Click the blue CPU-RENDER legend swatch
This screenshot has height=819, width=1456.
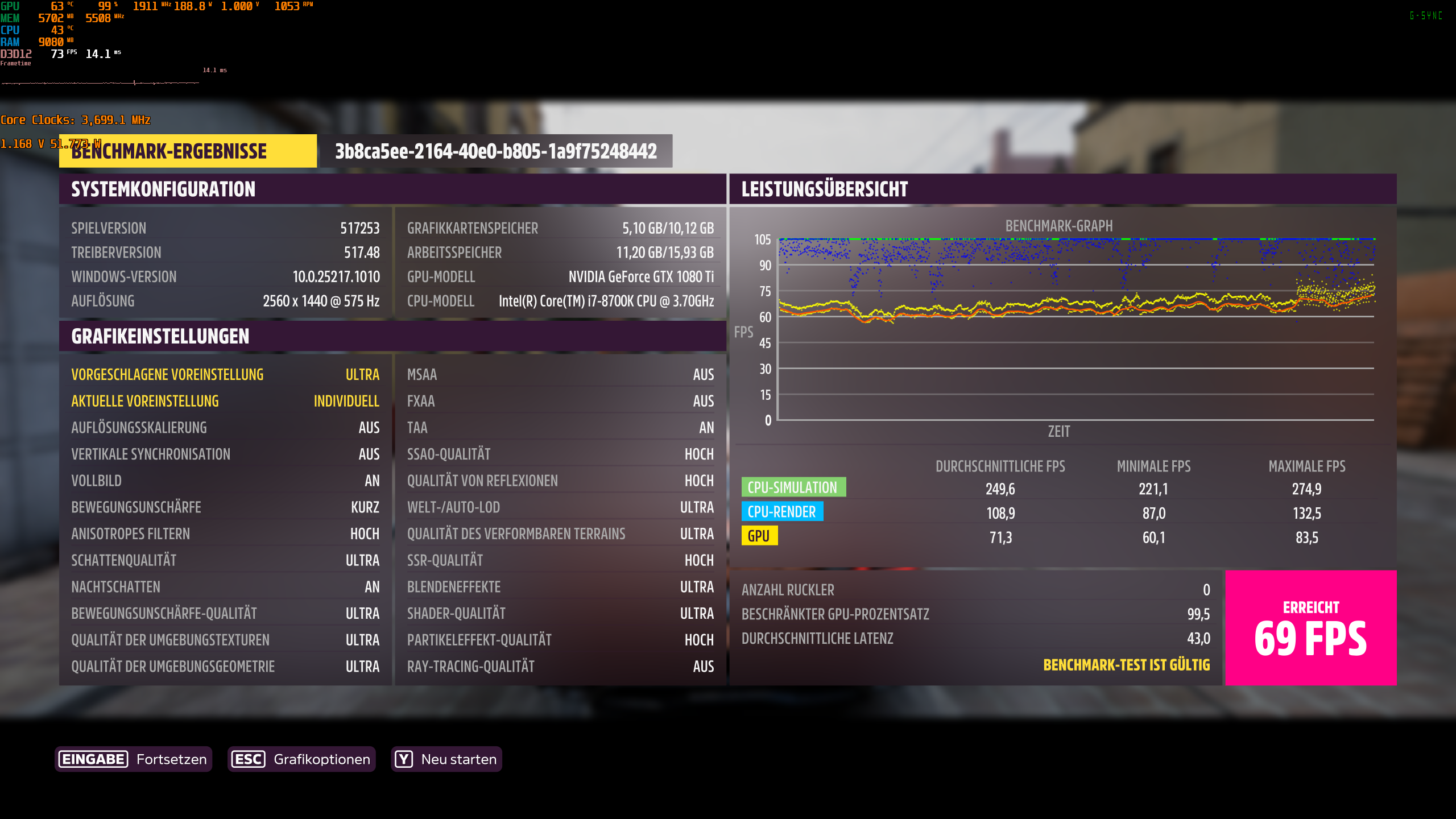tap(782, 512)
